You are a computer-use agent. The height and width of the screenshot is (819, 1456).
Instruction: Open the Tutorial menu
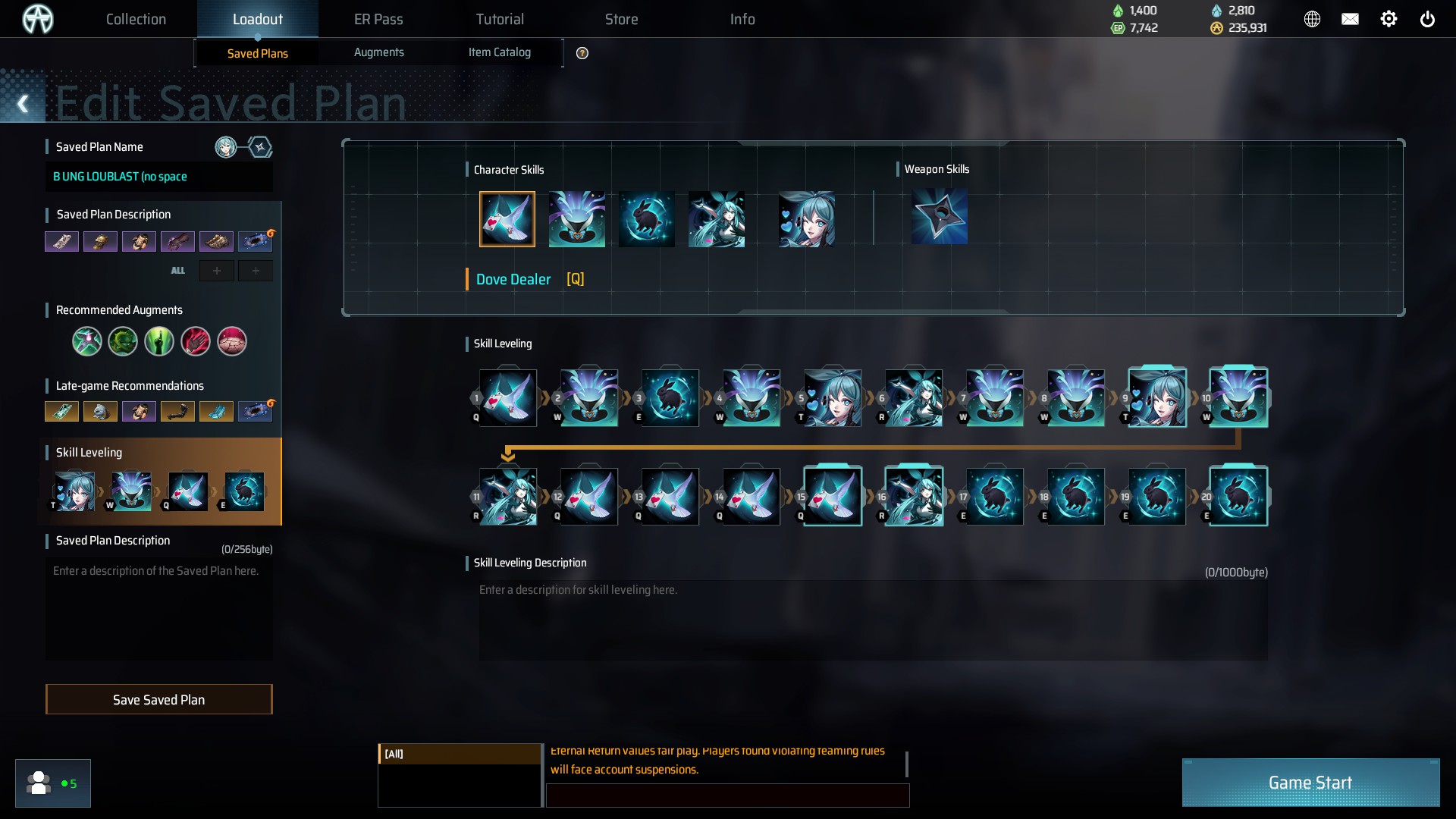click(x=500, y=19)
